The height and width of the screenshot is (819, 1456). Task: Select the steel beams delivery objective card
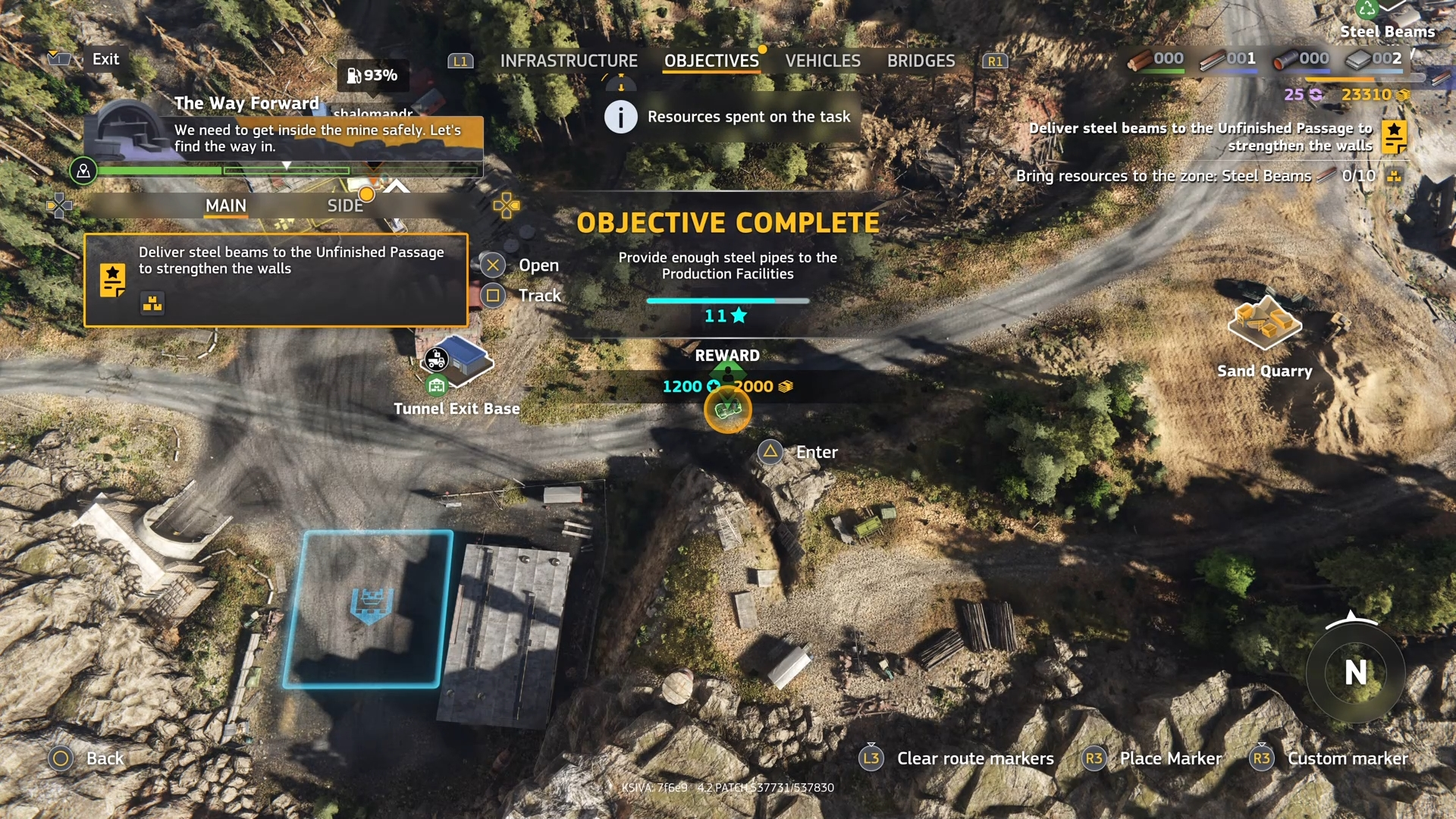[x=276, y=281]
